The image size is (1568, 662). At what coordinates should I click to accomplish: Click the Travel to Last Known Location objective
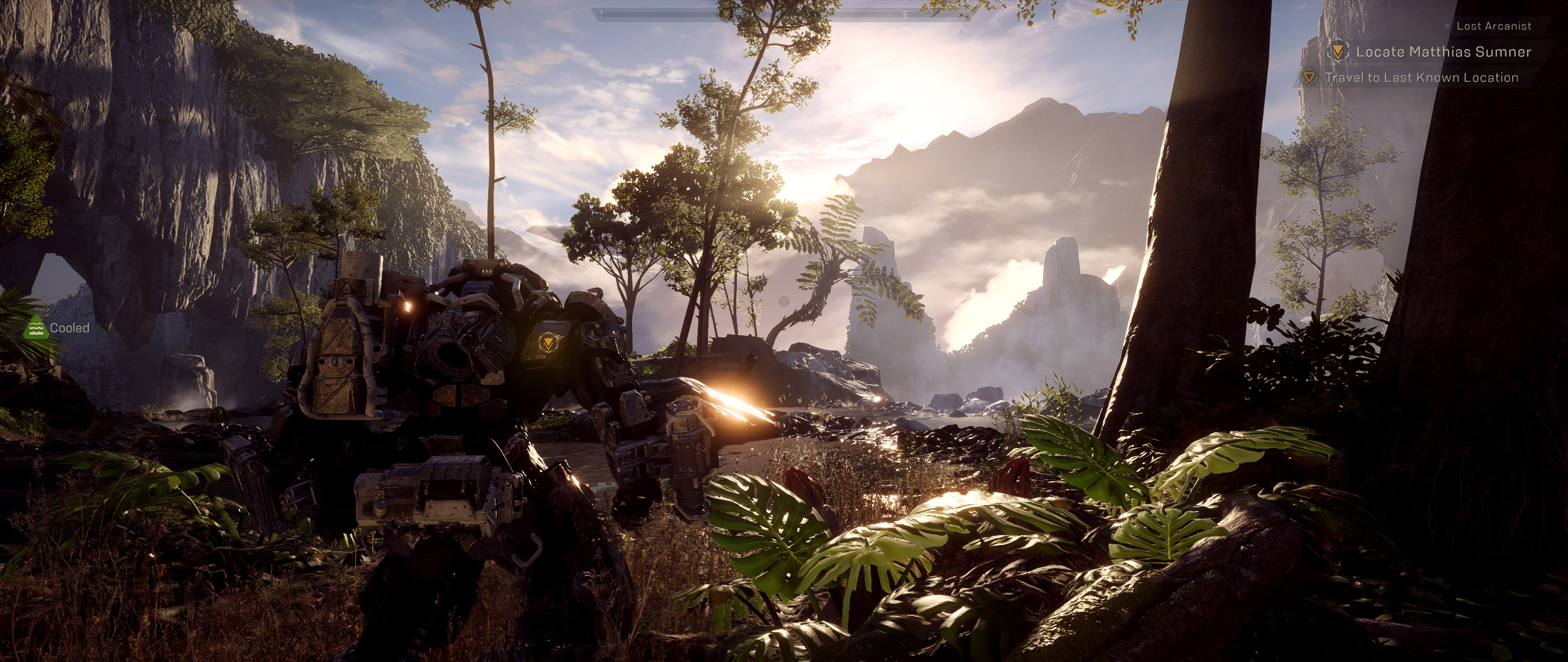click(x=1421, y=78)
